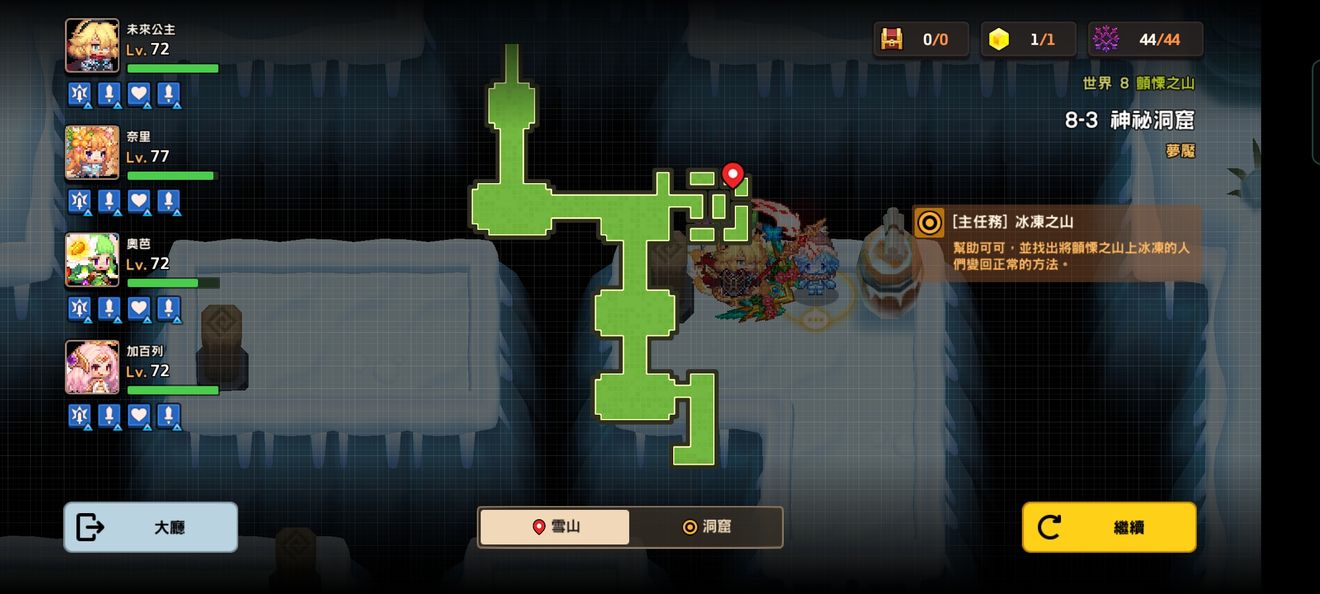Tap the treasure chest counter icon
Screen dimensions: 1320x594
891,40
